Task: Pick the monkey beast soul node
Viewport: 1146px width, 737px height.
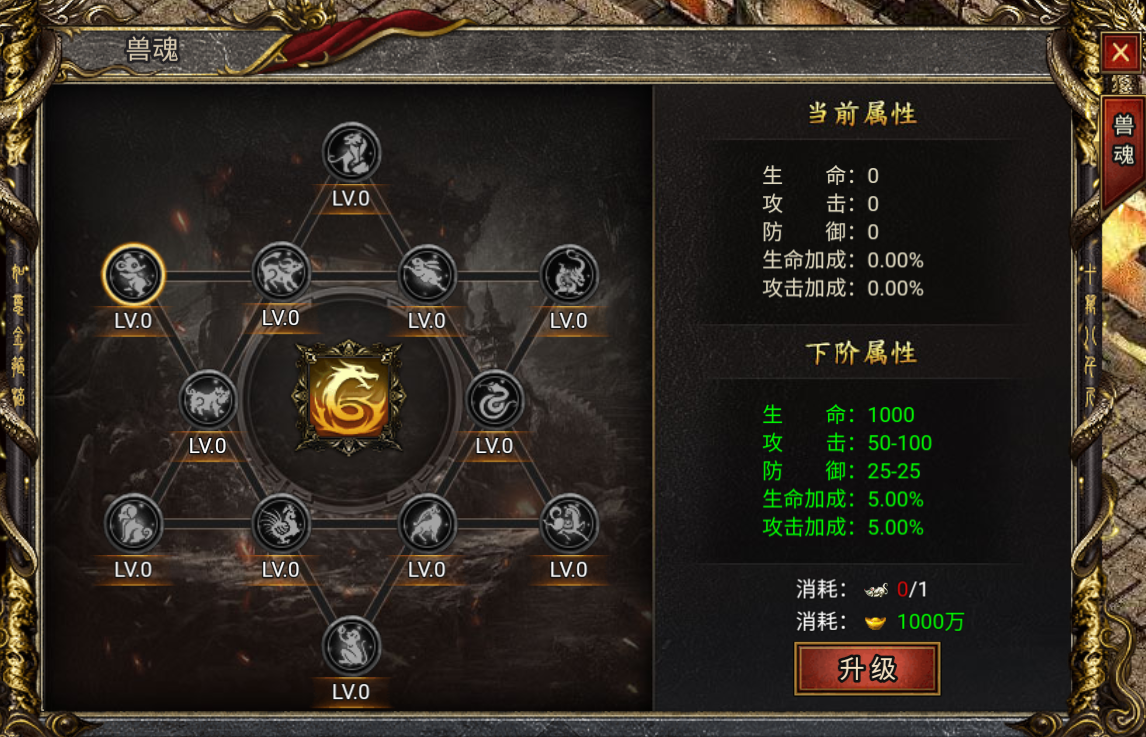Action: (x=352, y=645)
